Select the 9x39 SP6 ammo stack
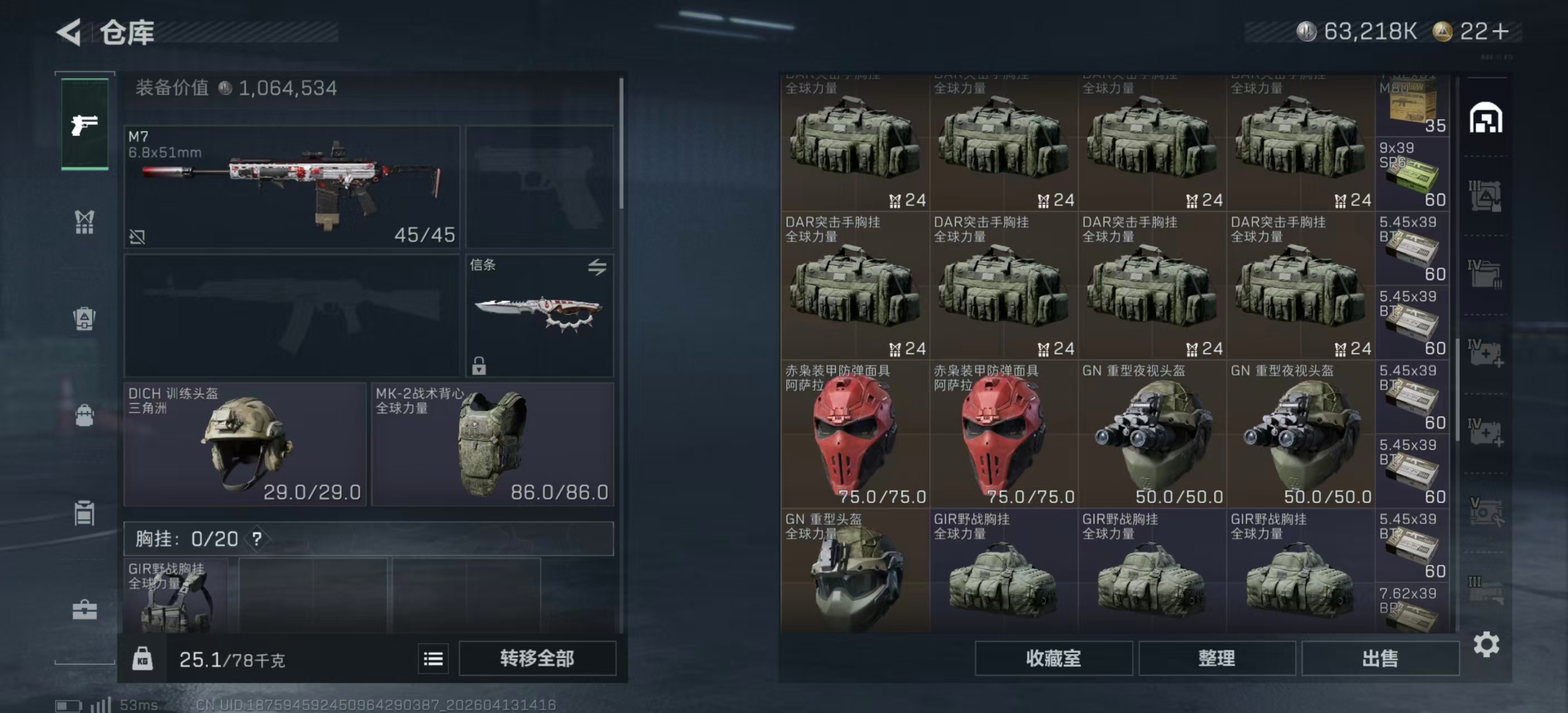This screenshot has width=1568, height=713. pyautogui.click(x=1412, y=174)
